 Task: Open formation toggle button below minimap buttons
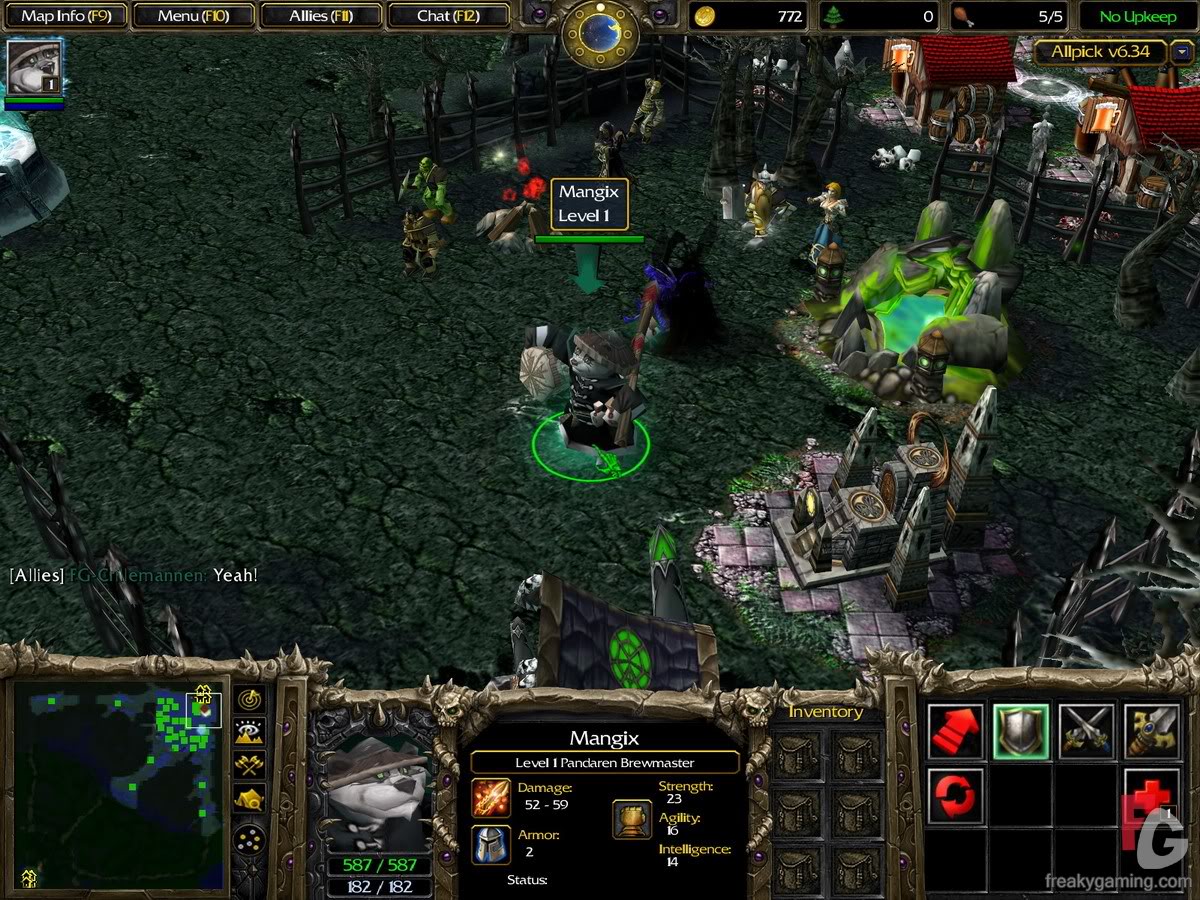coord(250,838)
